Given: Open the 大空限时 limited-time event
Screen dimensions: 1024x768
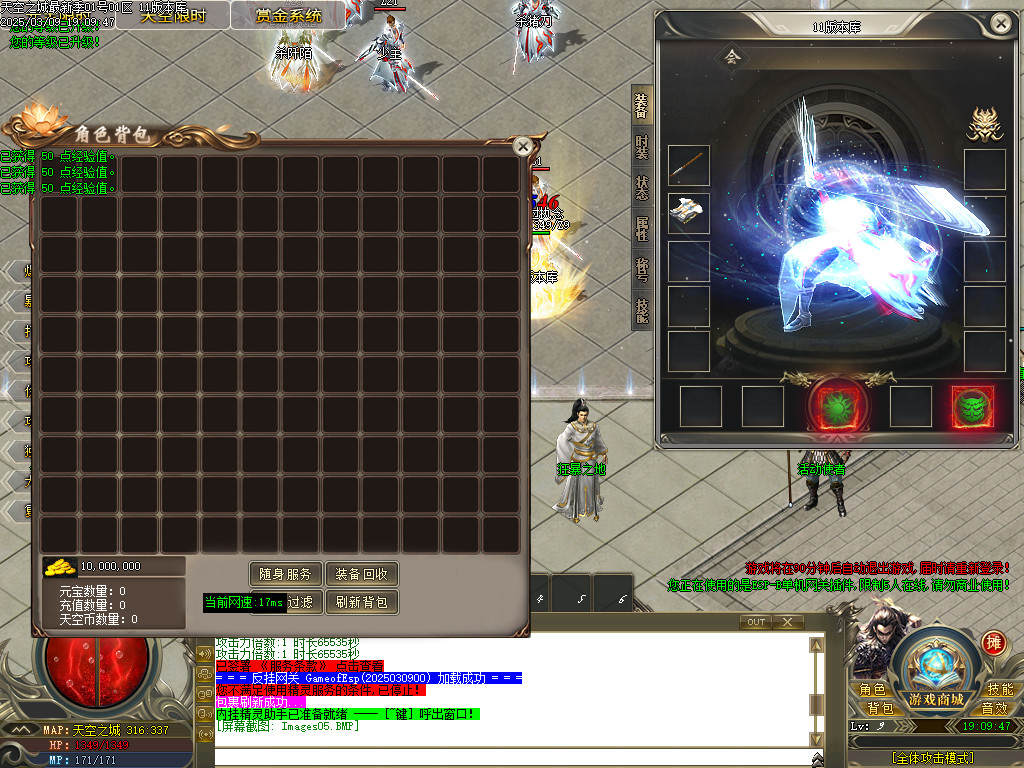Looking at the screenshot, I should (x=173, y=15).
